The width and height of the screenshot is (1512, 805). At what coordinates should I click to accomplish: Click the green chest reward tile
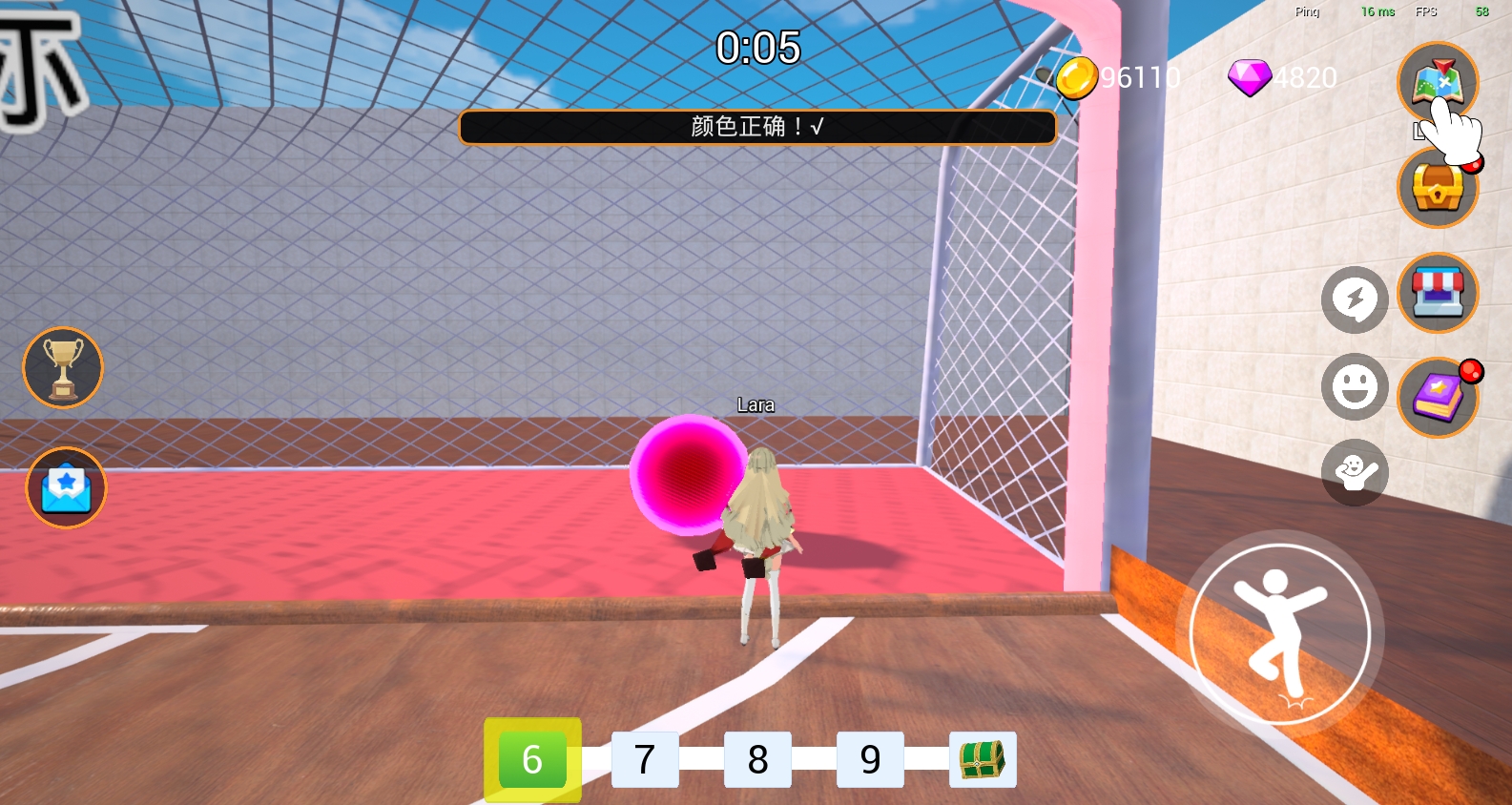click(983, 759)
